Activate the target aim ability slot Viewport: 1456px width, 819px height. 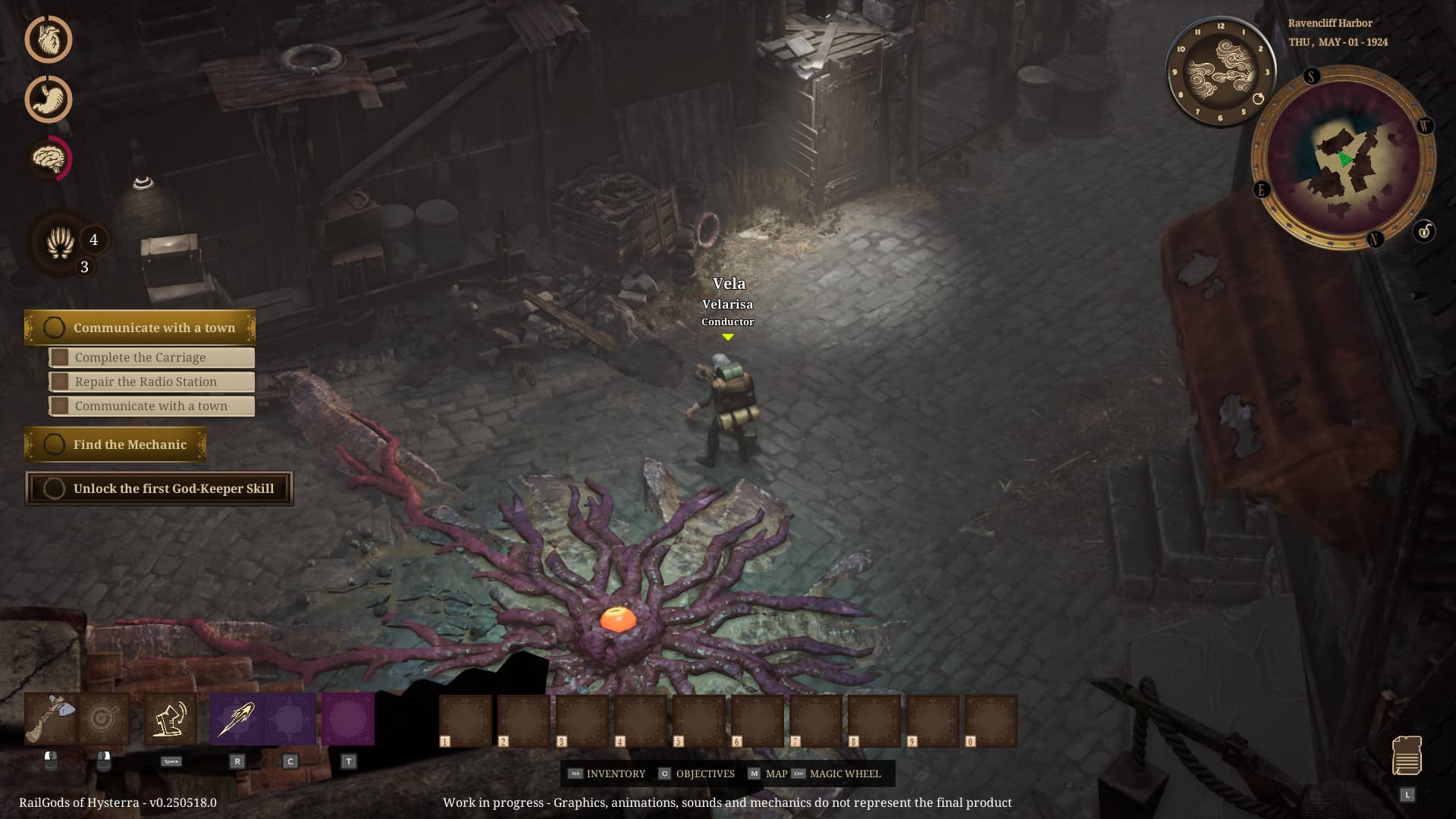point(104,719)
